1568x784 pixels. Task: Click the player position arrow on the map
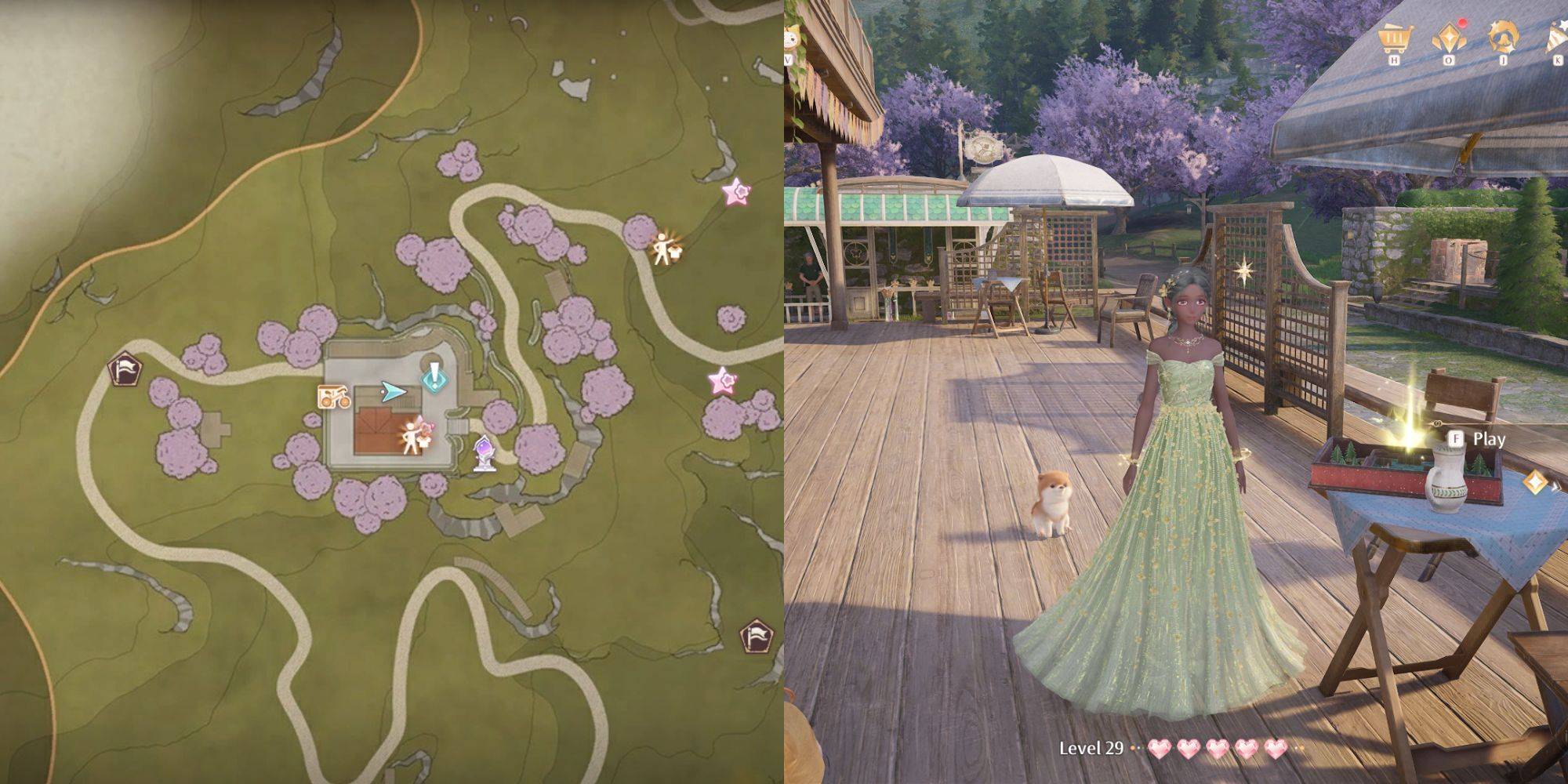tap(394, 390)
